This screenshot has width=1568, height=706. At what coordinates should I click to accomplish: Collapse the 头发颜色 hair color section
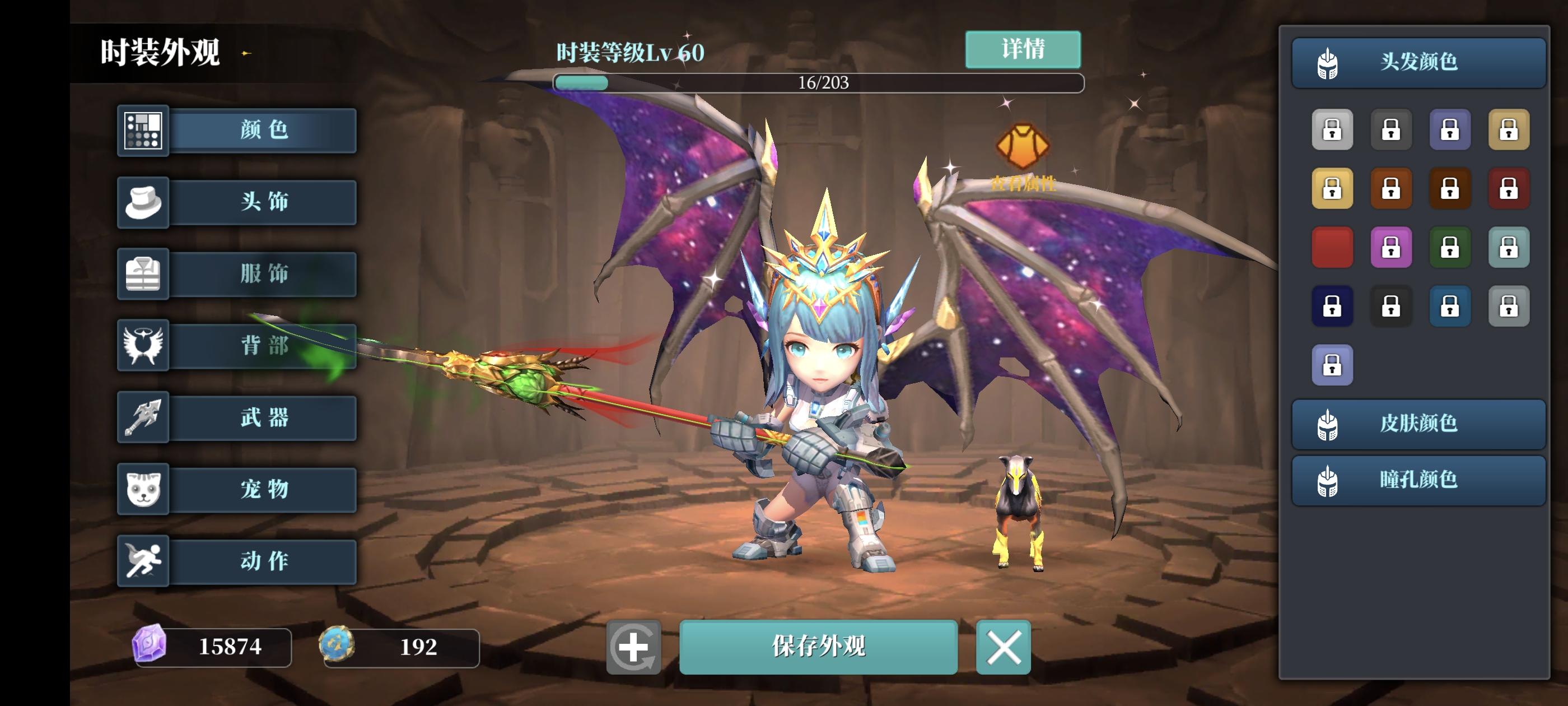pos(1418,63)
